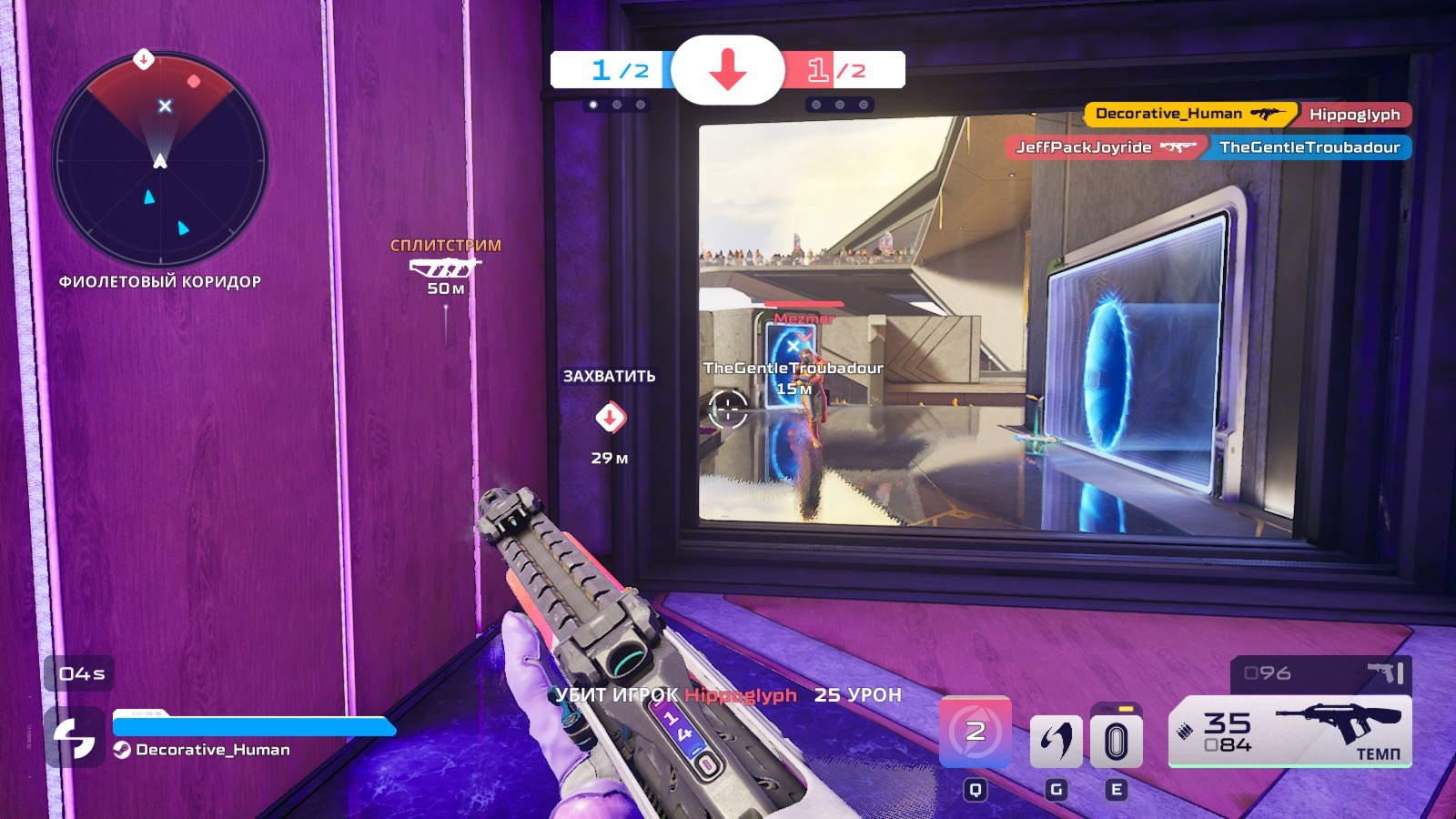Click the ФИОЛЕТОВЫЙ КОРИДОР location label
Viewport: 1456px width, 819px height.
click(x=160, y=282)
